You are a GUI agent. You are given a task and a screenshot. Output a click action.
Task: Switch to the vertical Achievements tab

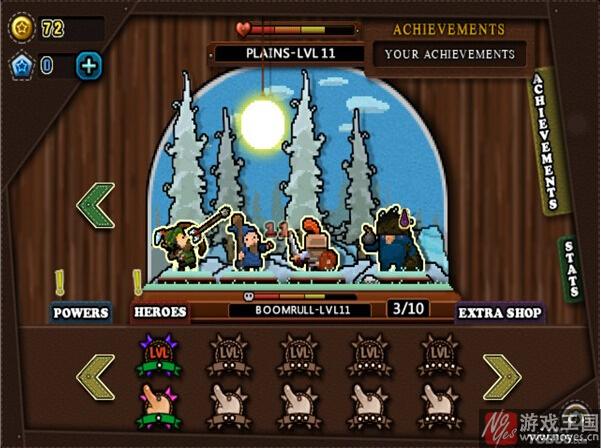(548, 139)
